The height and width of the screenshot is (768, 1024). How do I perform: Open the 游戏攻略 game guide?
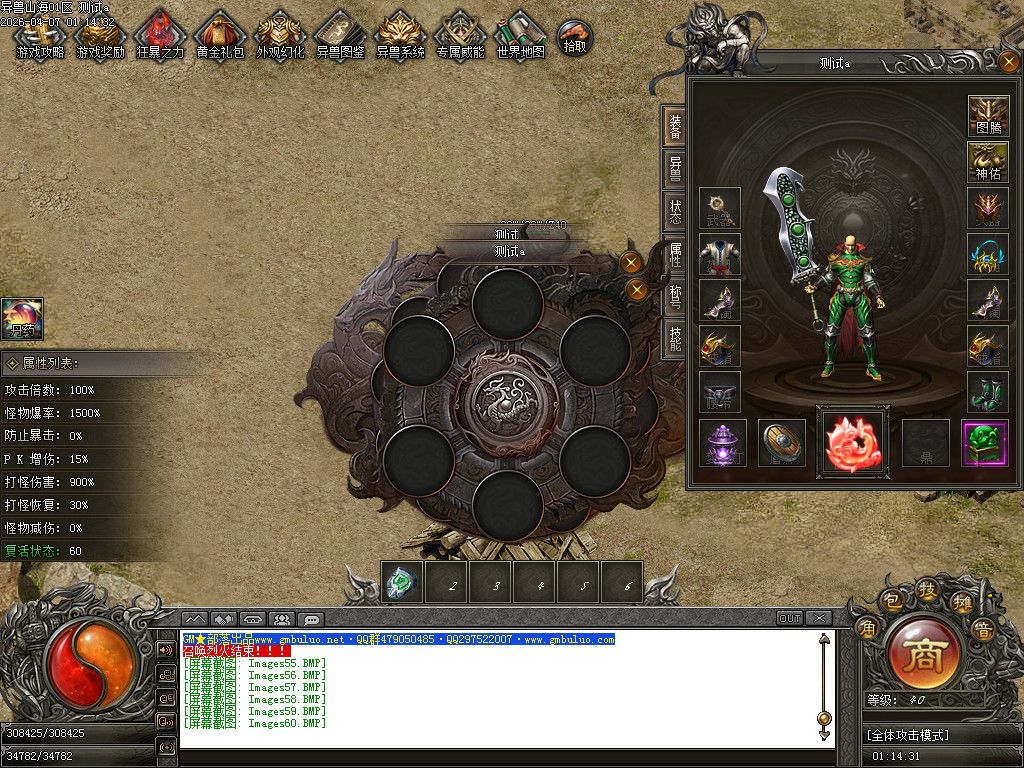pyautogui.click(x=40, y=36)
